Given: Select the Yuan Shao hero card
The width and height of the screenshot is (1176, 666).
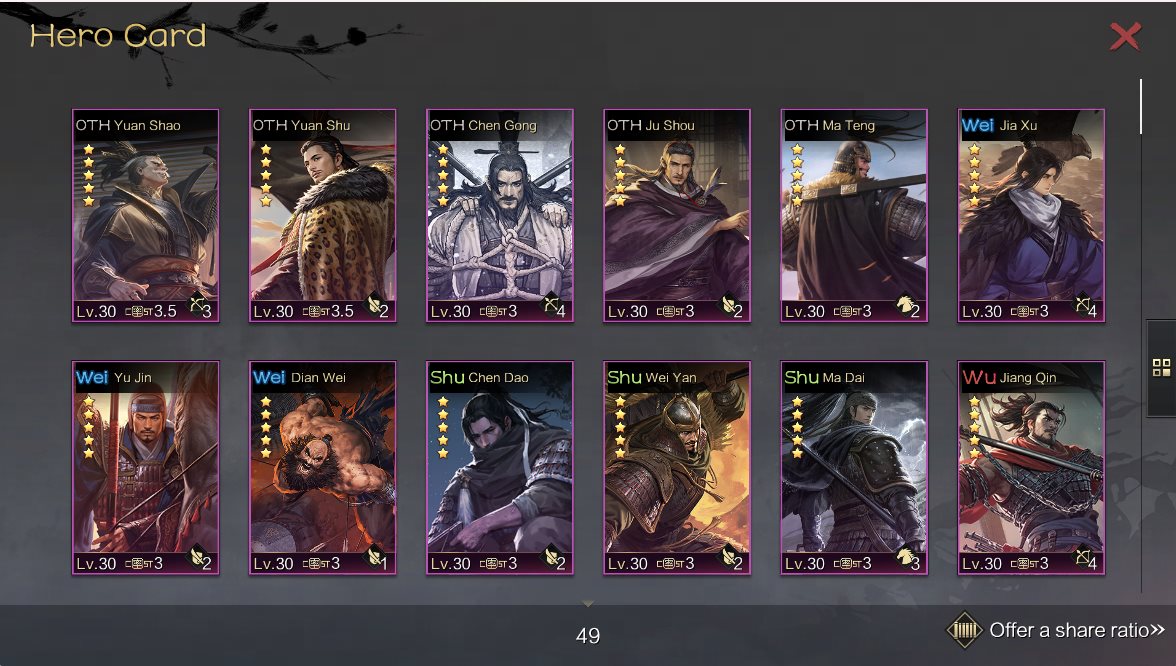Looking at the screenshot, I should pyautogui.click(x=145, y=216).
